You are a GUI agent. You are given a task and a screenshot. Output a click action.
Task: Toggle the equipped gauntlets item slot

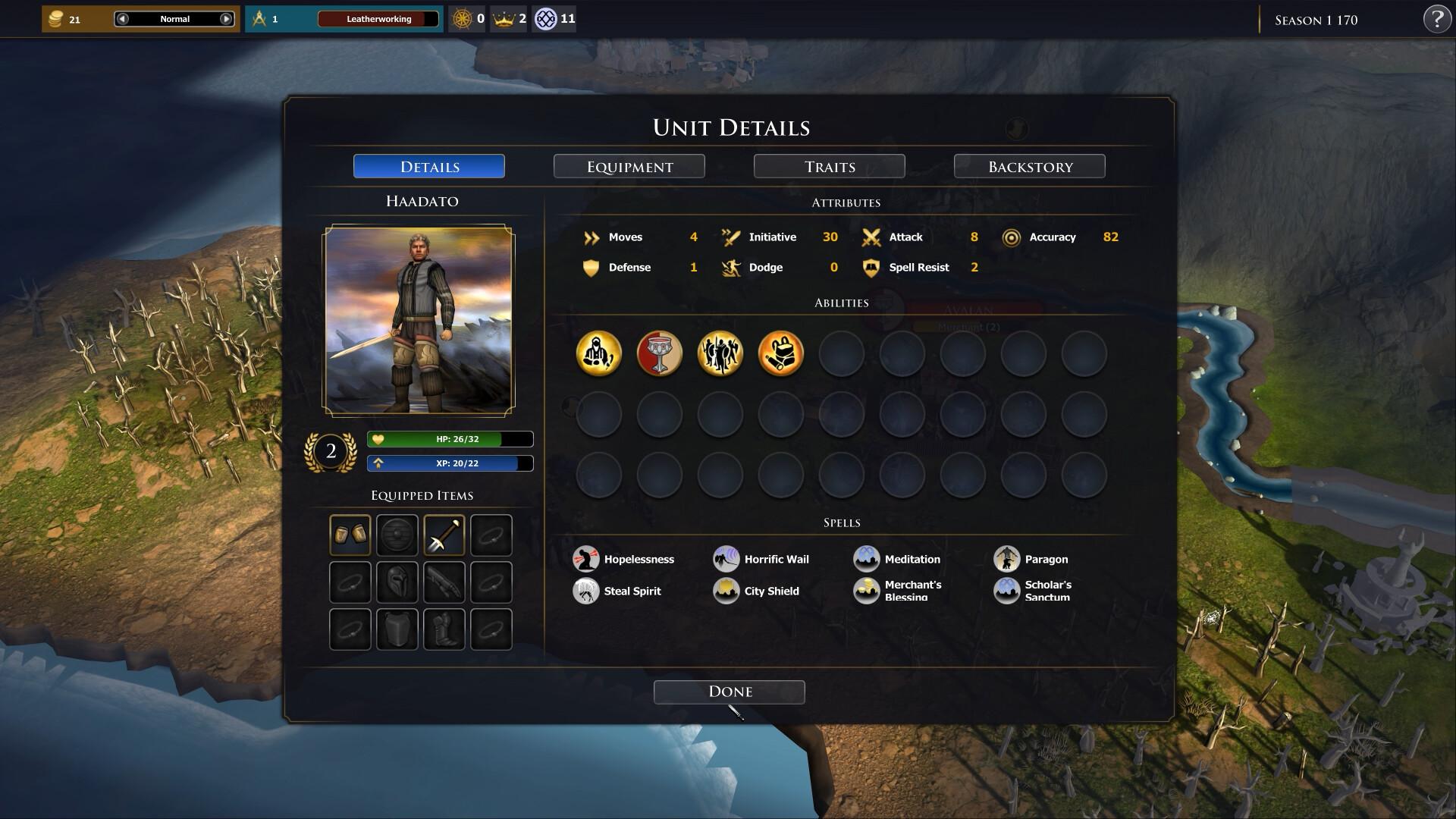[x=350, y=534]
